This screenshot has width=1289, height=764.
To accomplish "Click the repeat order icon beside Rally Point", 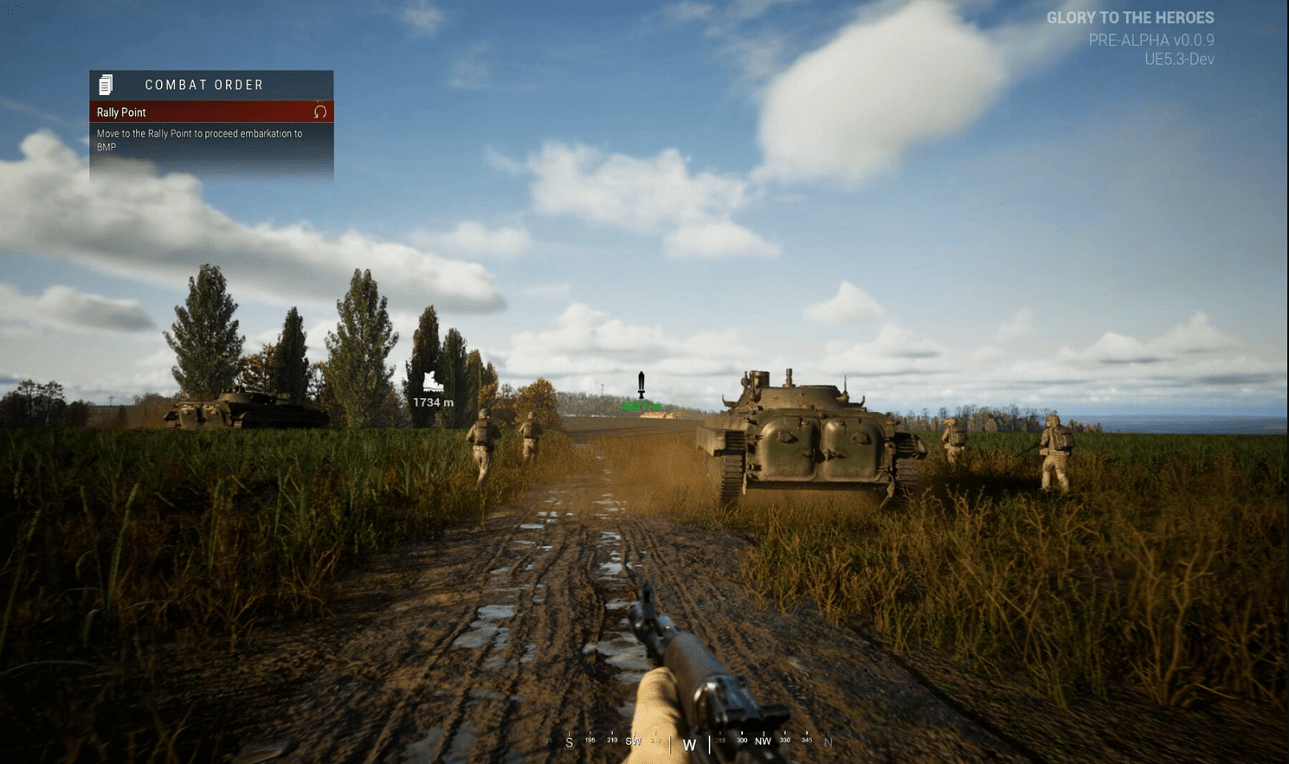I will (320, 112).
